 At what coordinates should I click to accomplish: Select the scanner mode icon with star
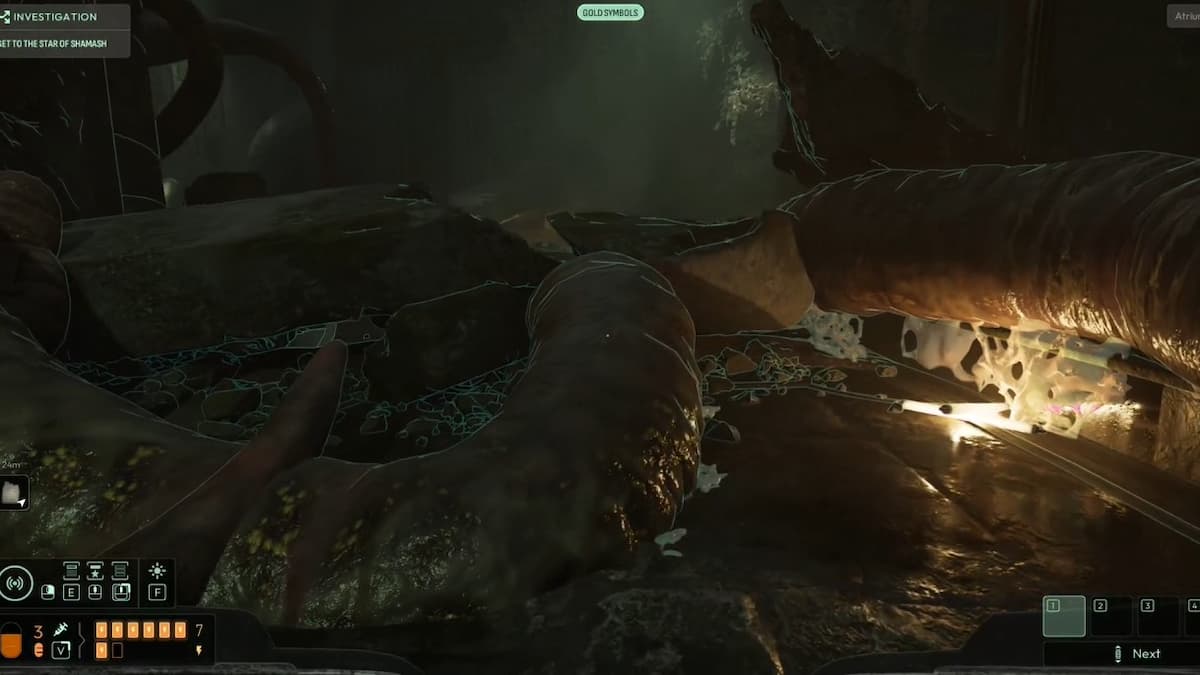pos(95,571)
